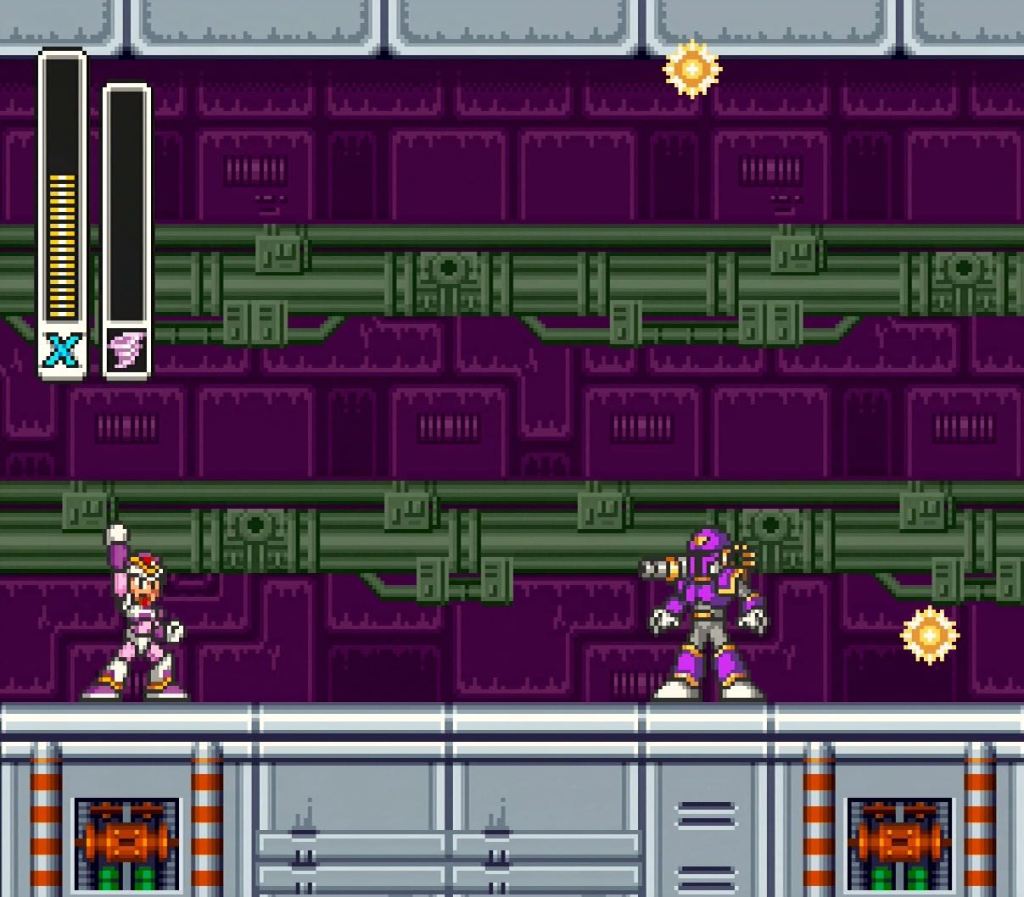Click the X emblem below the life bar
This screenshot has width=1024, height=897.
tap(62, 350)
